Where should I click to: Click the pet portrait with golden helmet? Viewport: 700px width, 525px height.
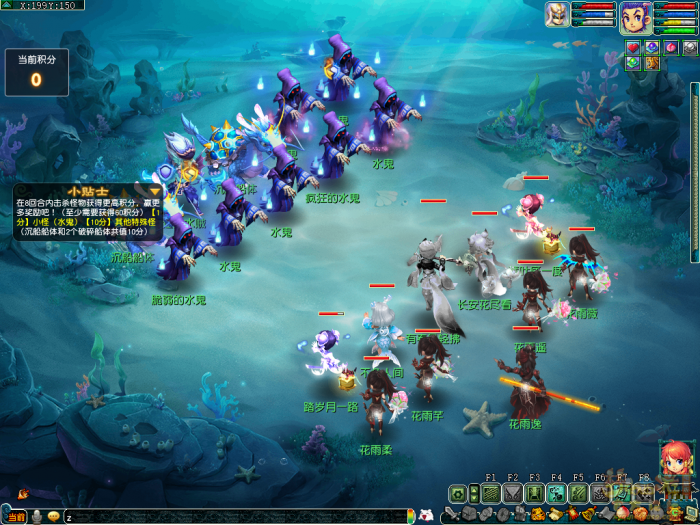point(557,14)
